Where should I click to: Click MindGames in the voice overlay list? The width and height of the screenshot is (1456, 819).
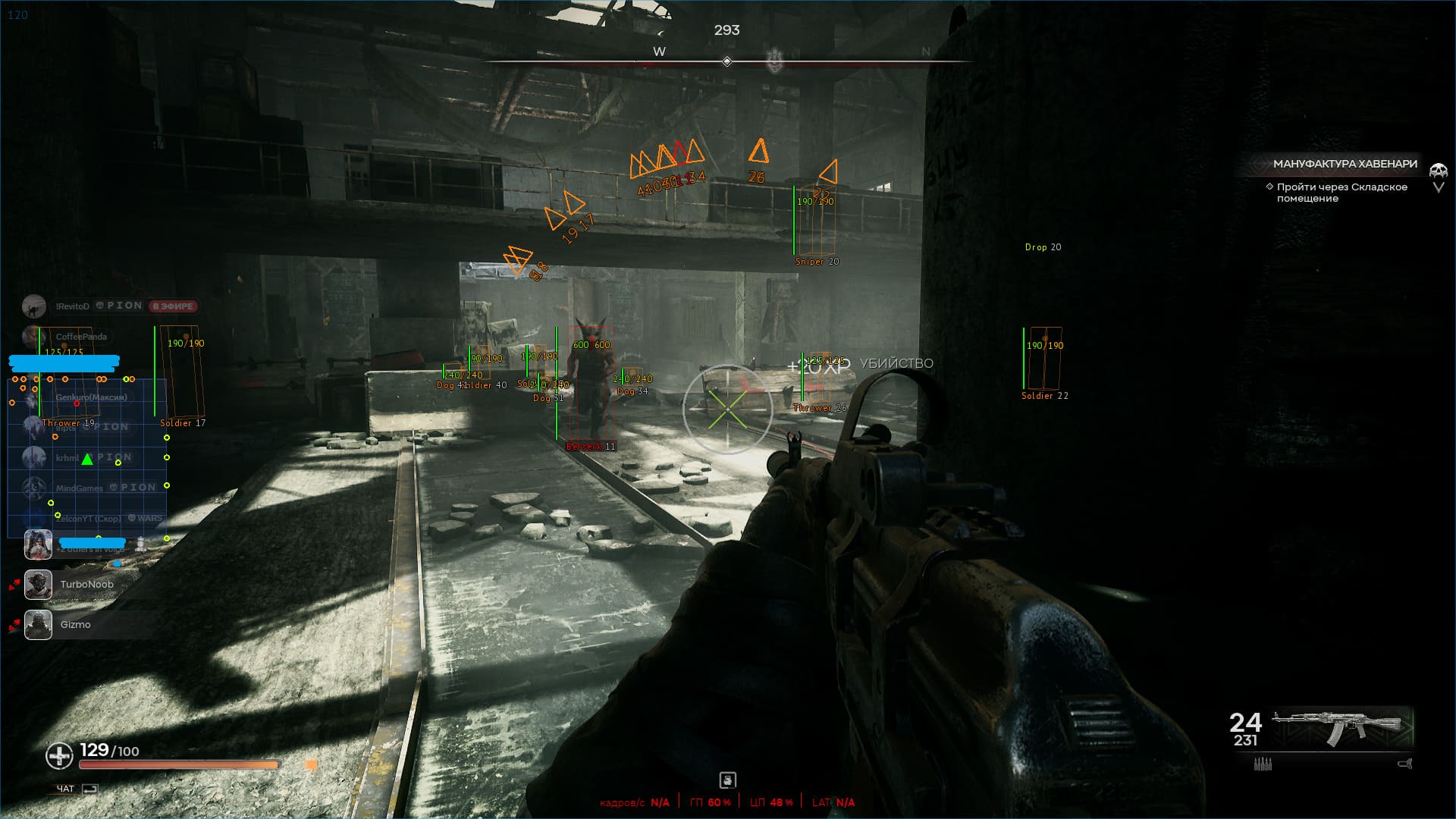click(79, 488)
